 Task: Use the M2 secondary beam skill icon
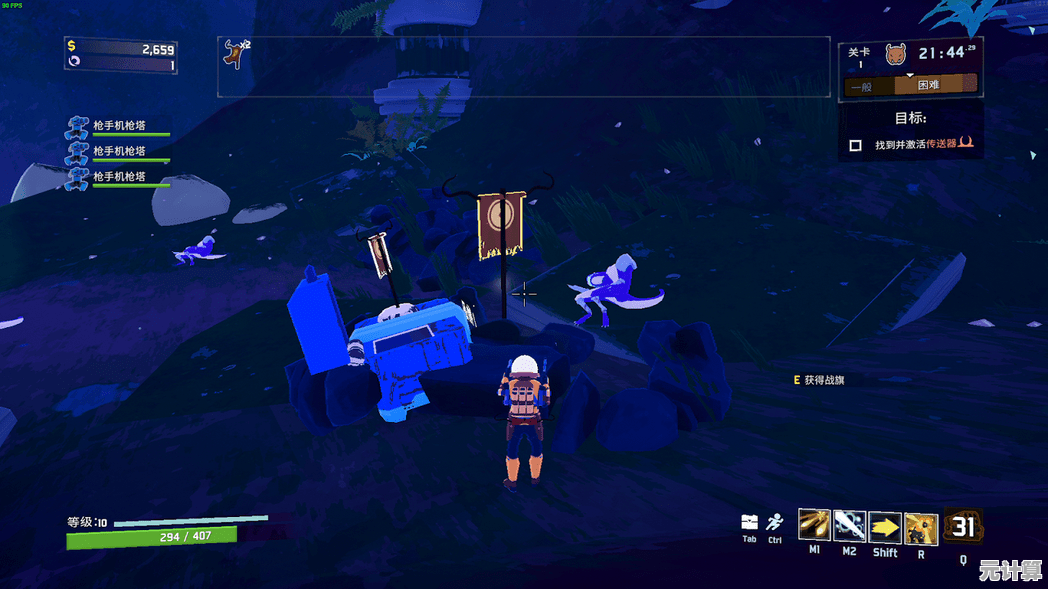849,525
